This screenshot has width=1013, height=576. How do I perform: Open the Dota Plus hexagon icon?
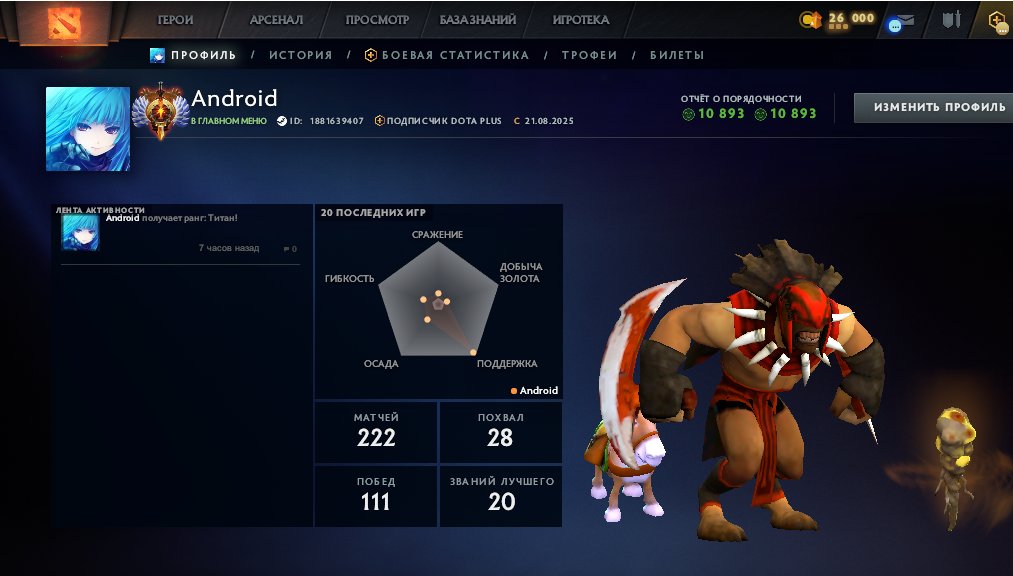[x=997, y=20]
